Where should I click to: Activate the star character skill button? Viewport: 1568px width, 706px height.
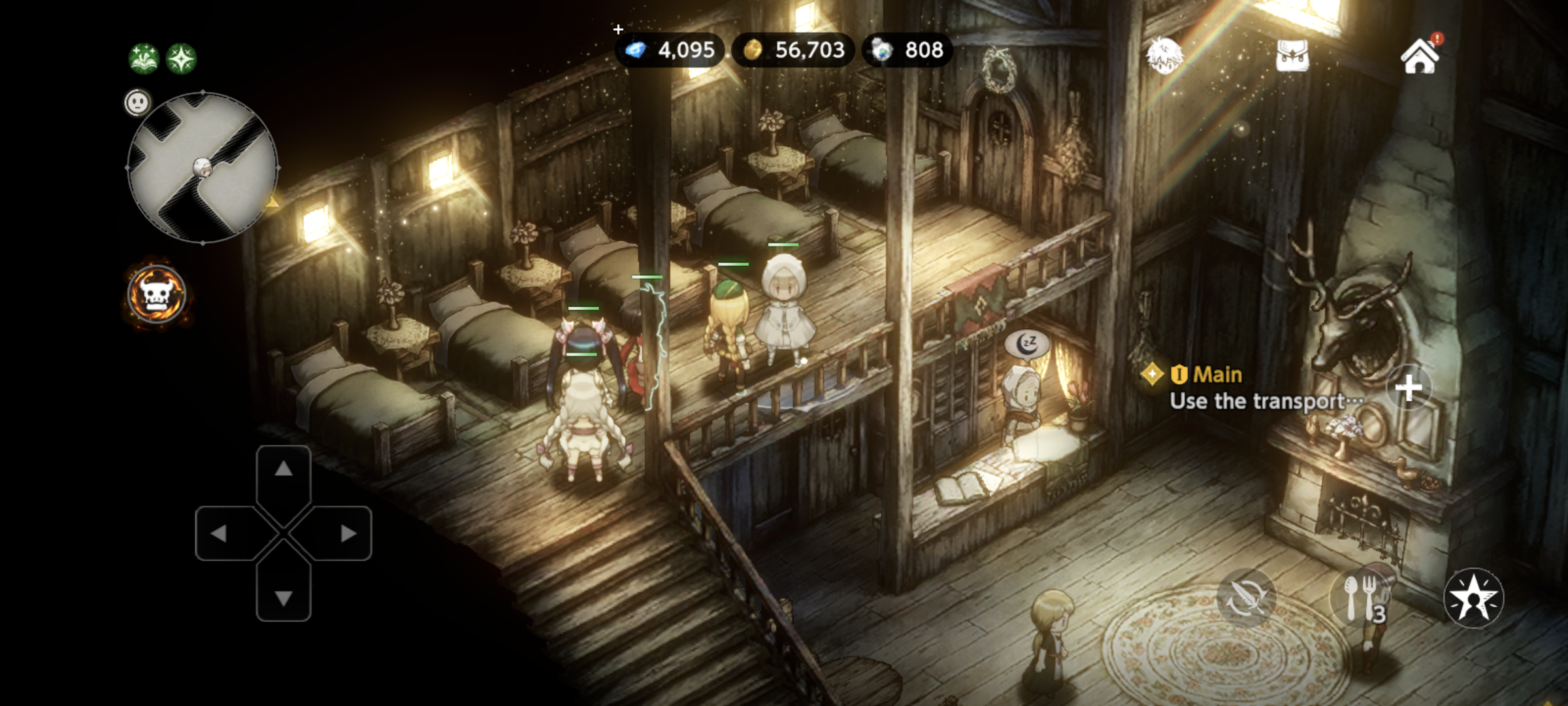pyautogui.click(x=1473, y=598)
